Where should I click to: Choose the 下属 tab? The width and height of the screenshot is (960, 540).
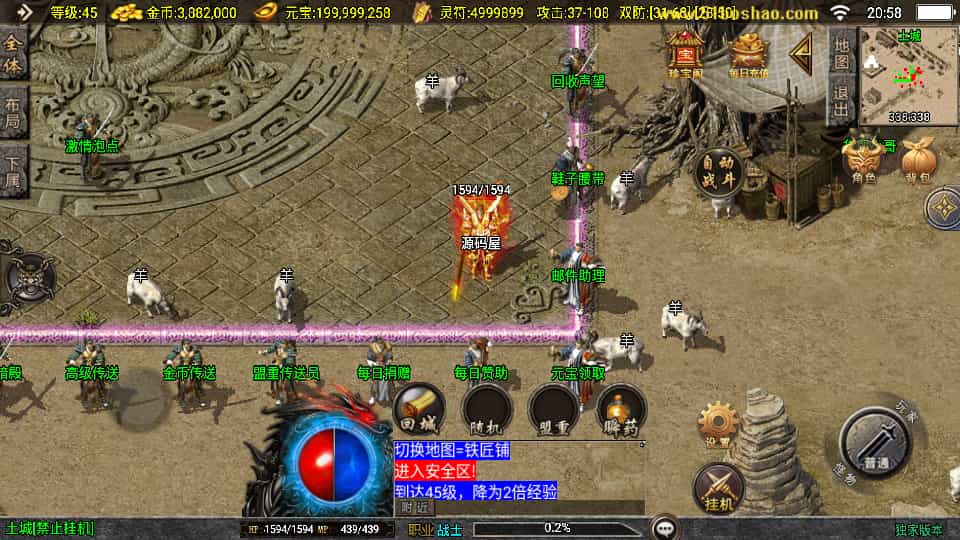13,170
